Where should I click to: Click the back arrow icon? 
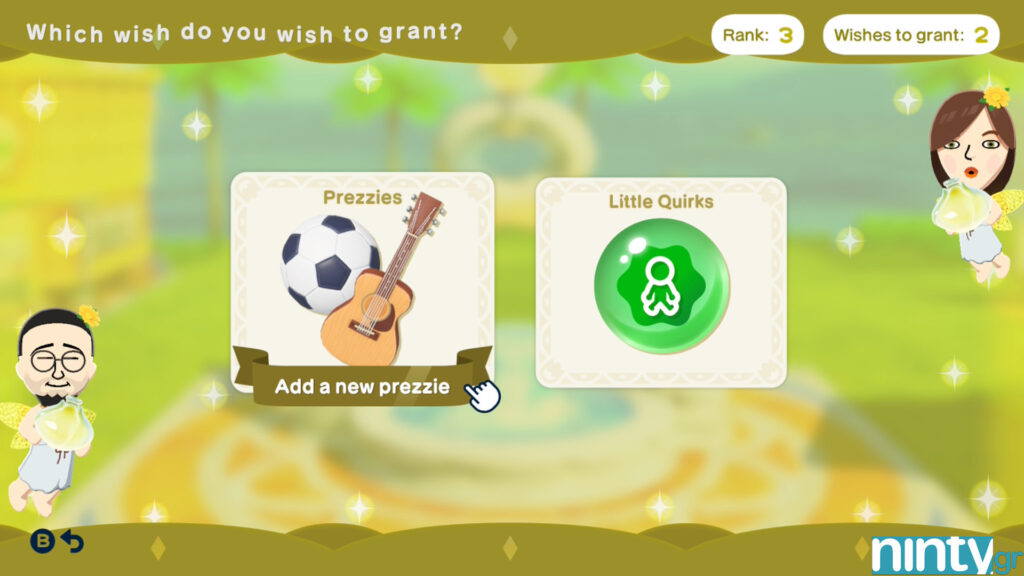(x=72, y=542)
